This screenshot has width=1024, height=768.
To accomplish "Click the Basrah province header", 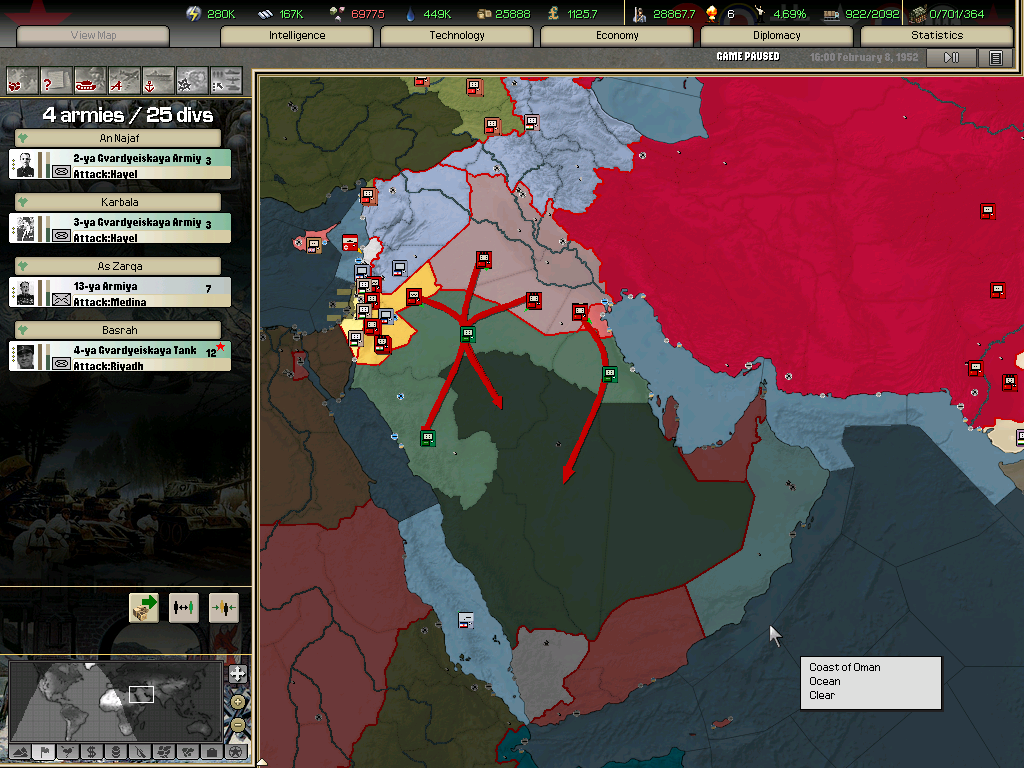I will (120, 330).
